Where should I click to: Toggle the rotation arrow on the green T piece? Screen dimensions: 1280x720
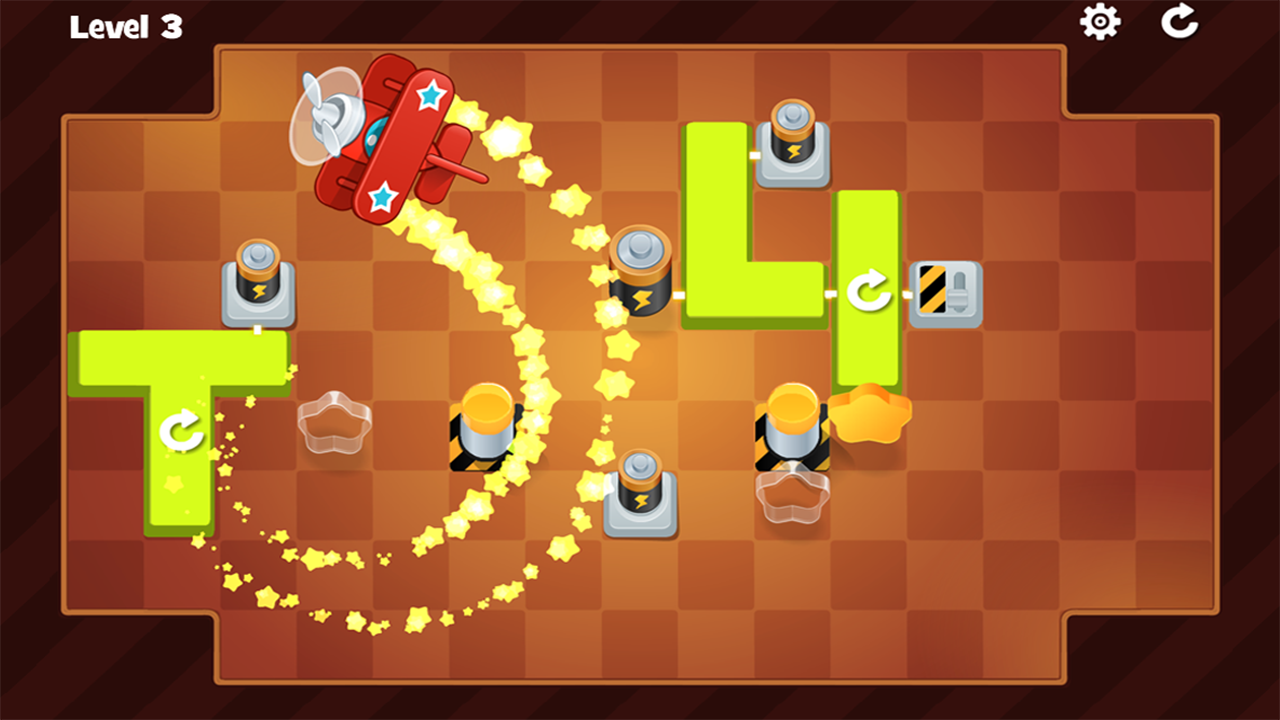180,432
